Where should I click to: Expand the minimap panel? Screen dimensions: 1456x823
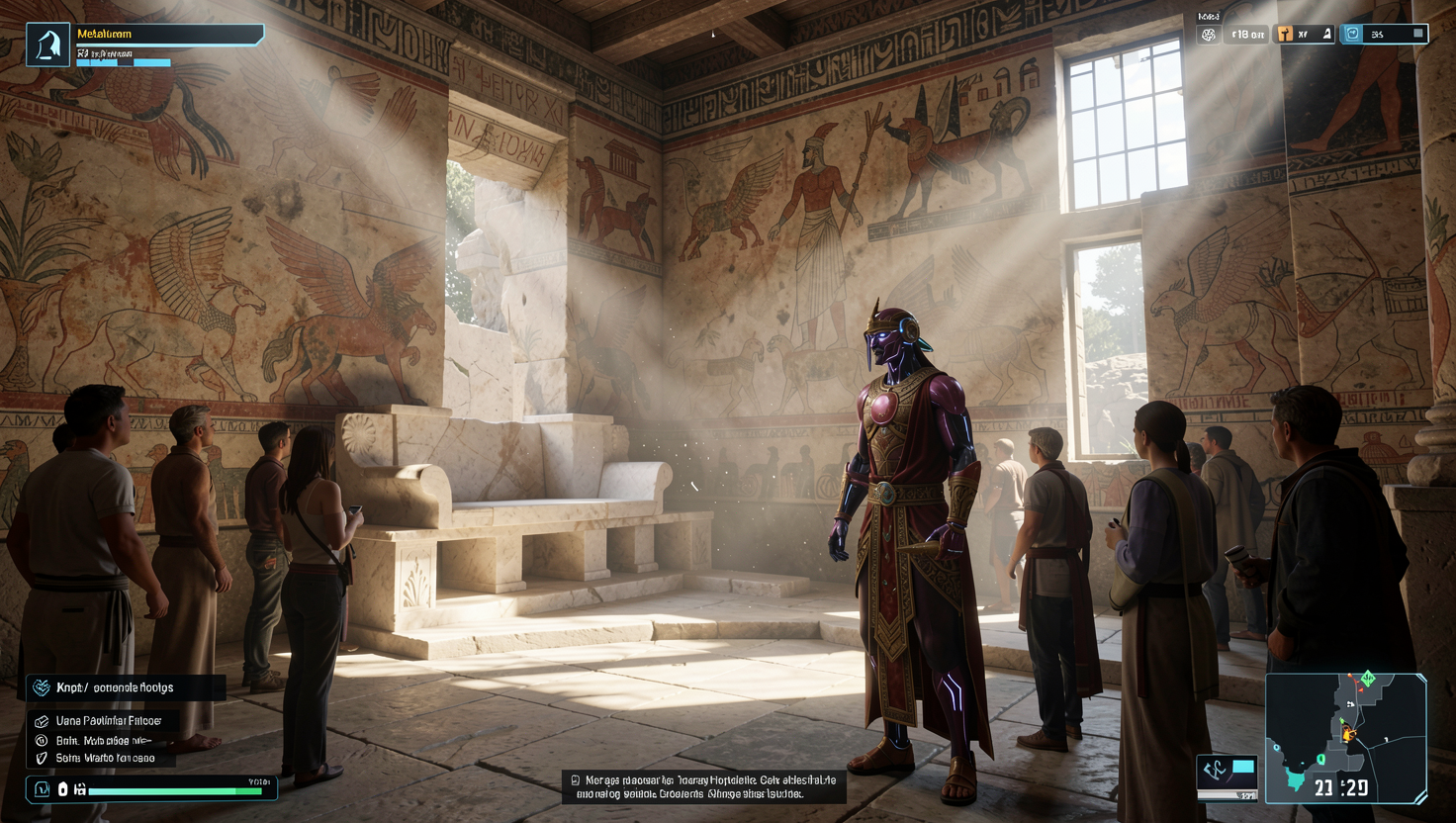pyautogui.click(x=1350, y=740)
